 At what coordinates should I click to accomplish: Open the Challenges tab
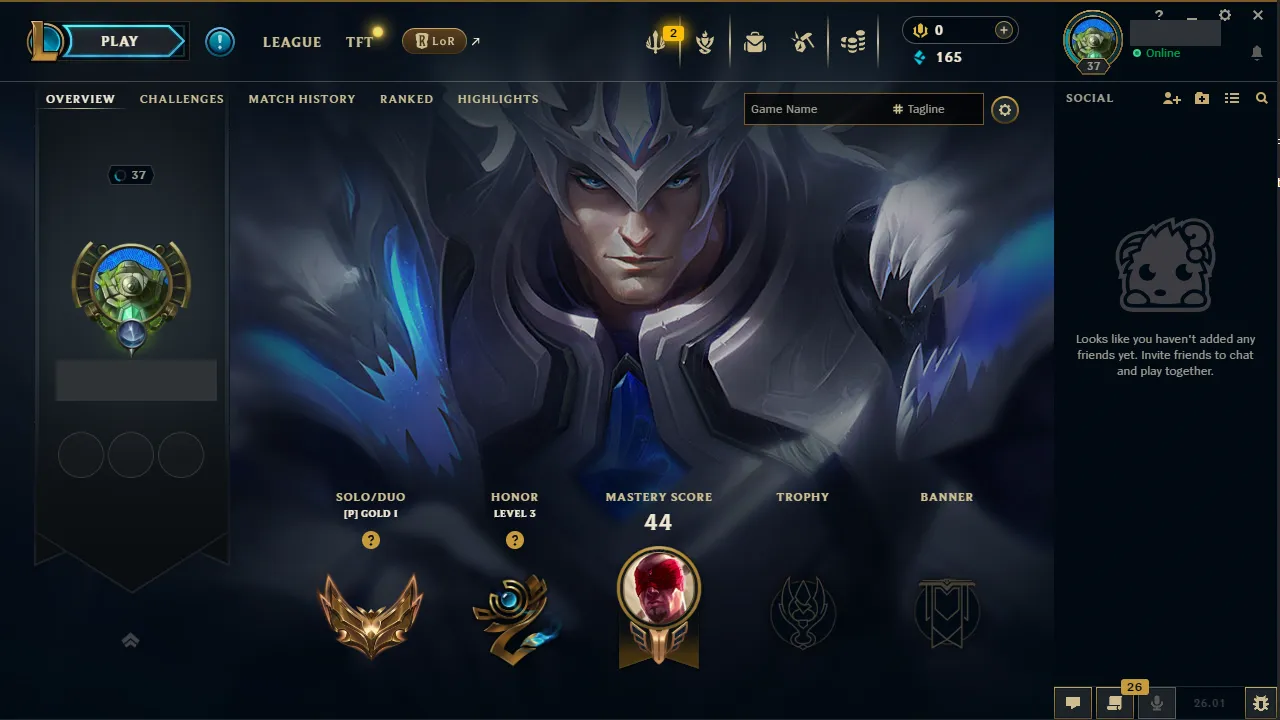pyautogui.click(x=181, y=98)
